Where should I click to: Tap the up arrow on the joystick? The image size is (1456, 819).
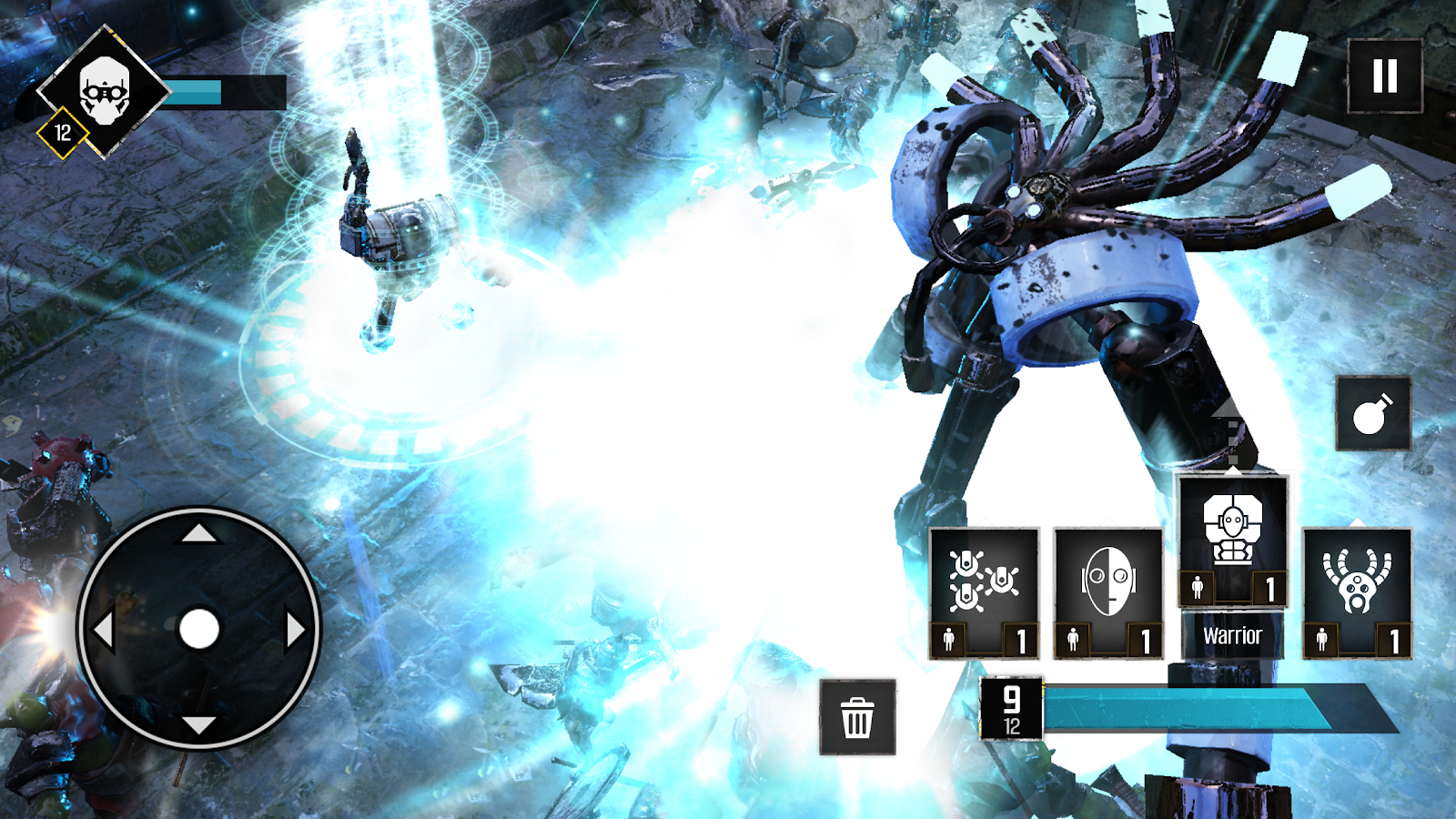[198, 533]
